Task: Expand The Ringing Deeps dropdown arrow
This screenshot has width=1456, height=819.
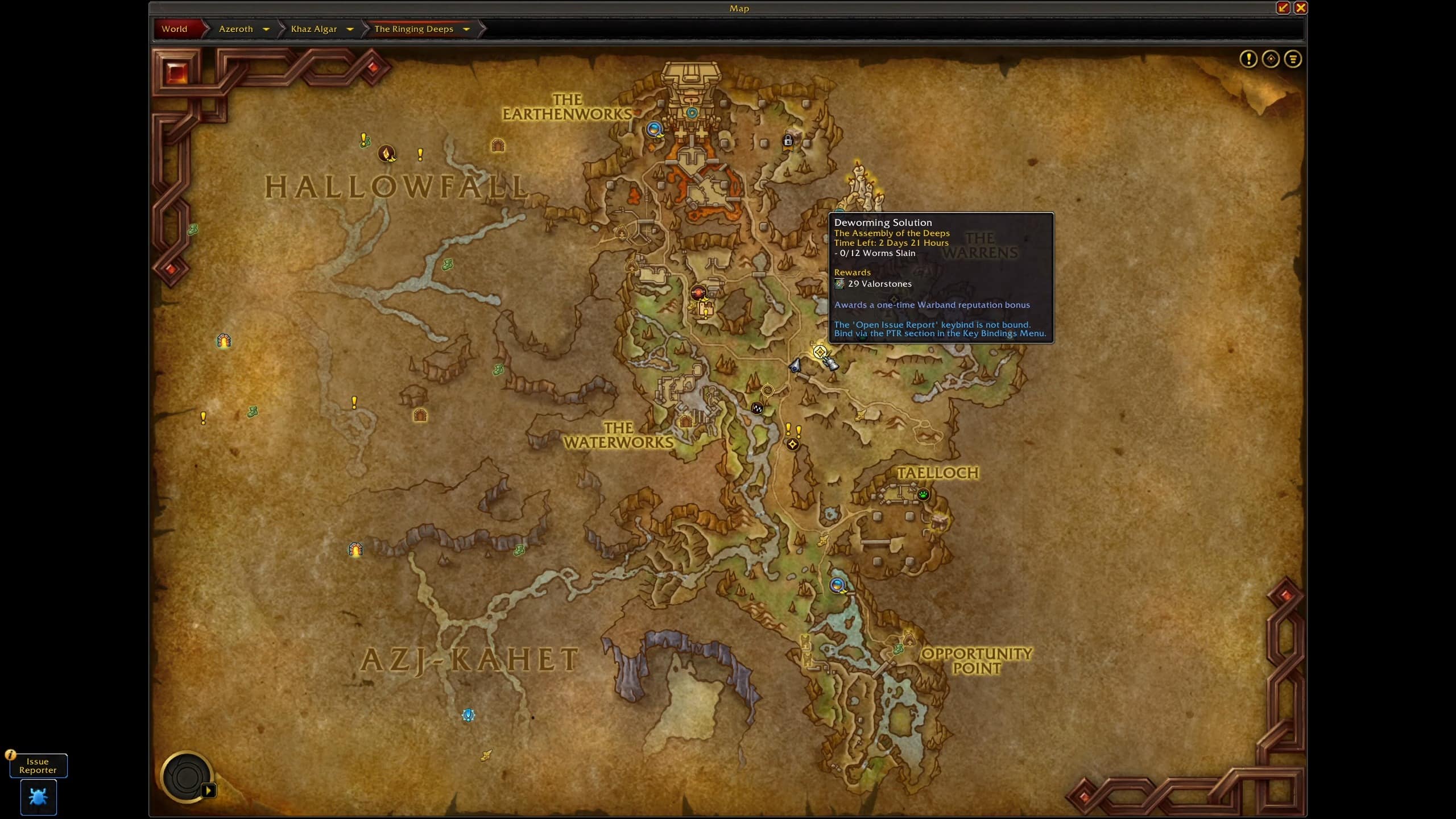Action: pos(466,29)
